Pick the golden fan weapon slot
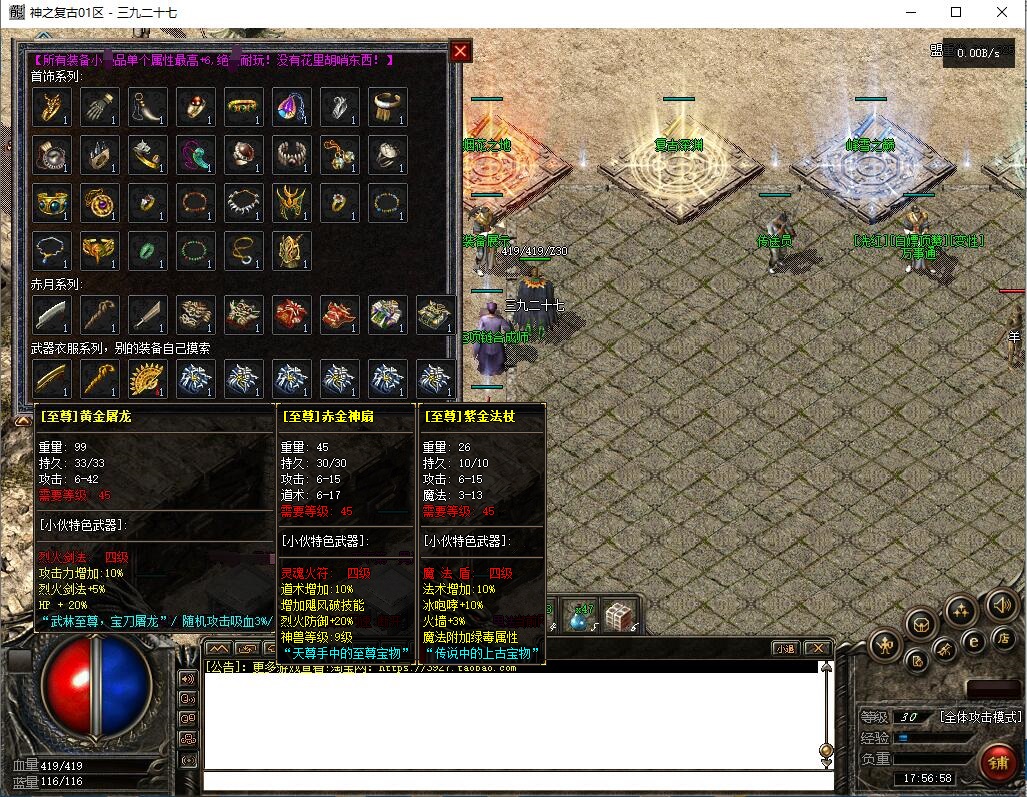Viewport: 1027px width, 797px height. 148,379
